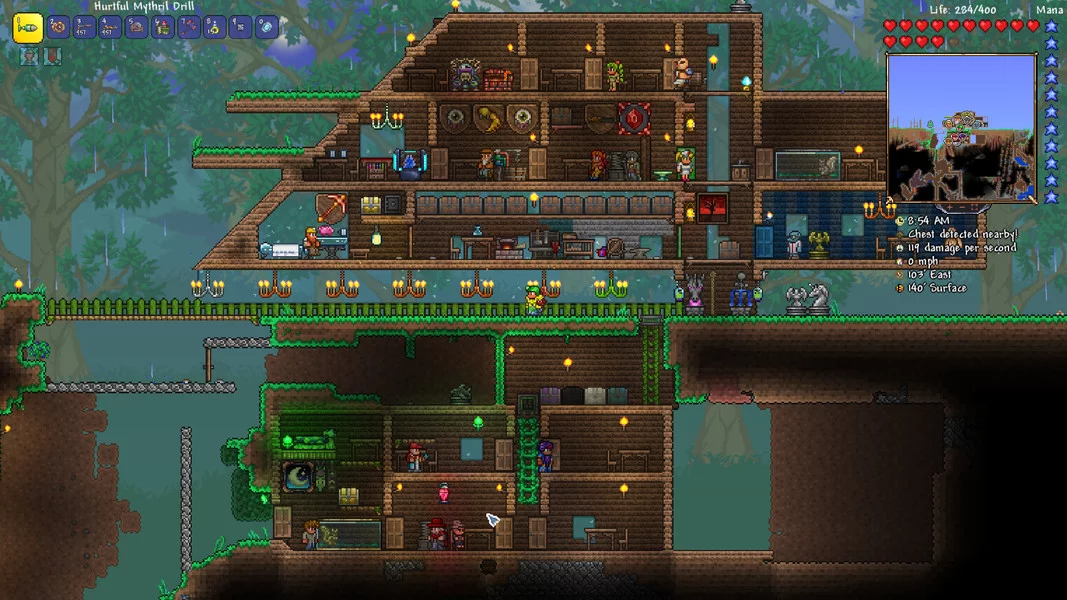Choose the small gray item in slot 9
1067x600 pixels.
coord(240,27)
